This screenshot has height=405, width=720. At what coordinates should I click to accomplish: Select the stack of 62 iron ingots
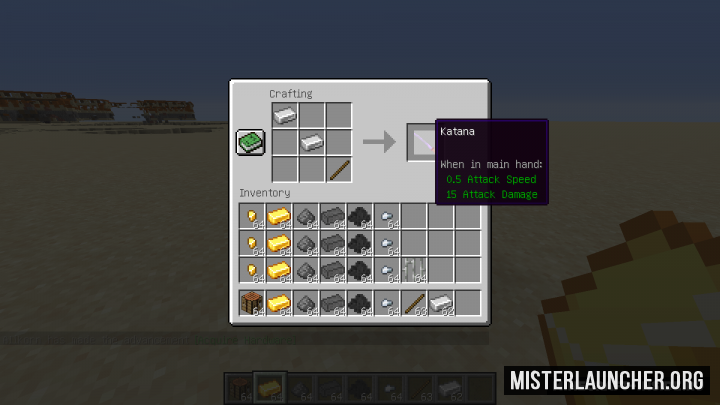pyautogui.click(x=440, y=302)
